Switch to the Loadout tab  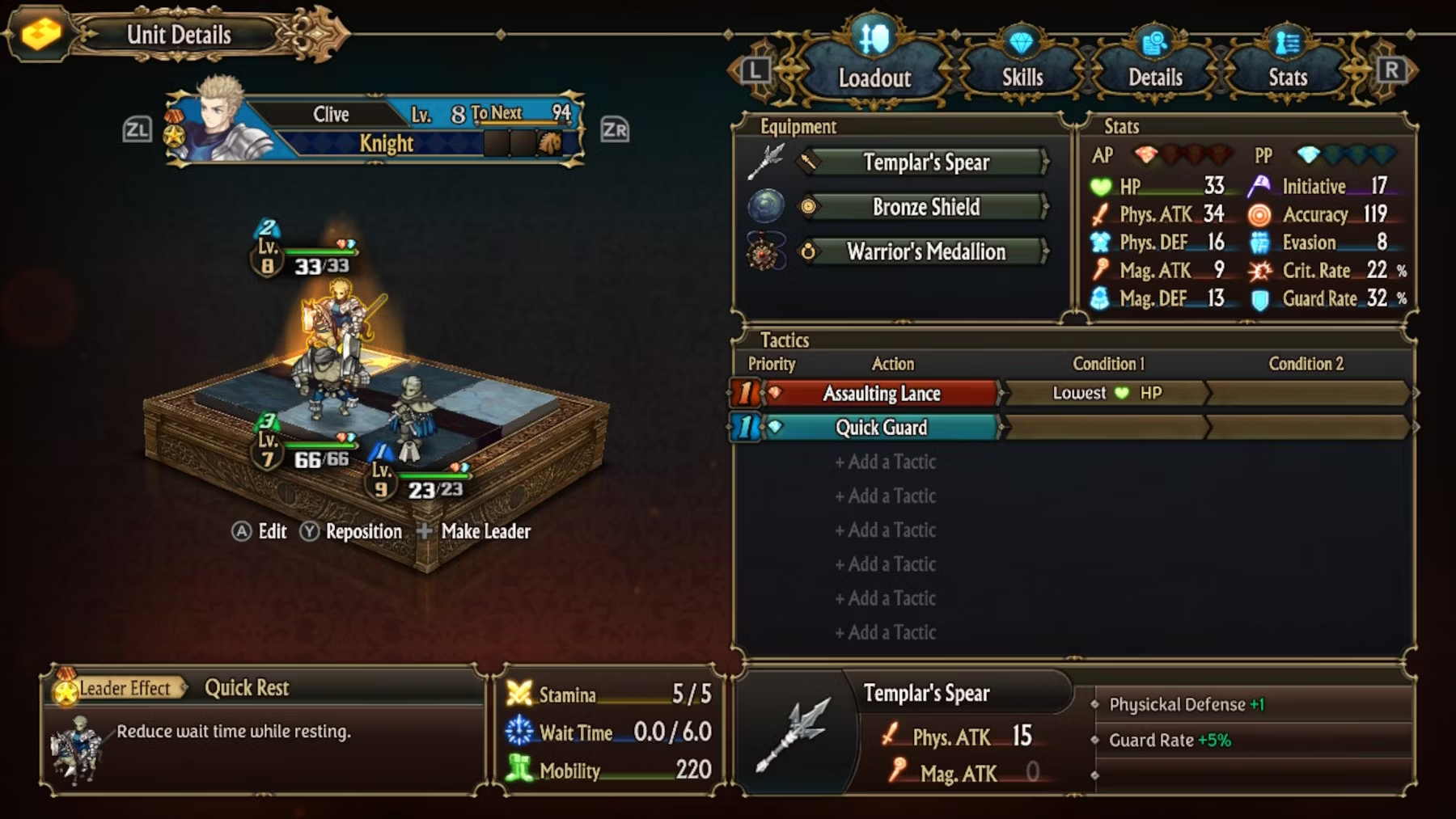(x=874, y=77)
